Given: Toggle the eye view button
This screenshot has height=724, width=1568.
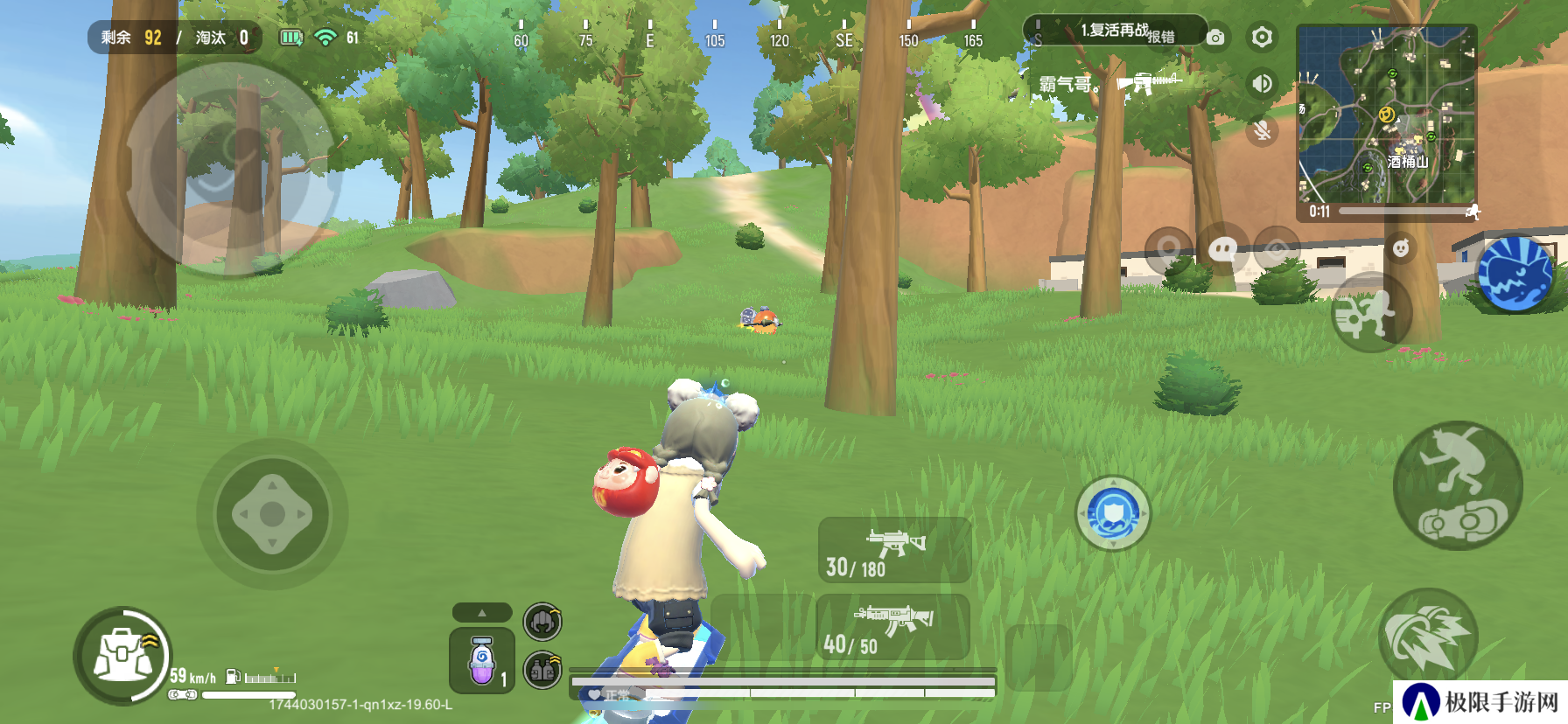Looking at the screenshot, I should pyautogui.click(x=1277, y=251).
